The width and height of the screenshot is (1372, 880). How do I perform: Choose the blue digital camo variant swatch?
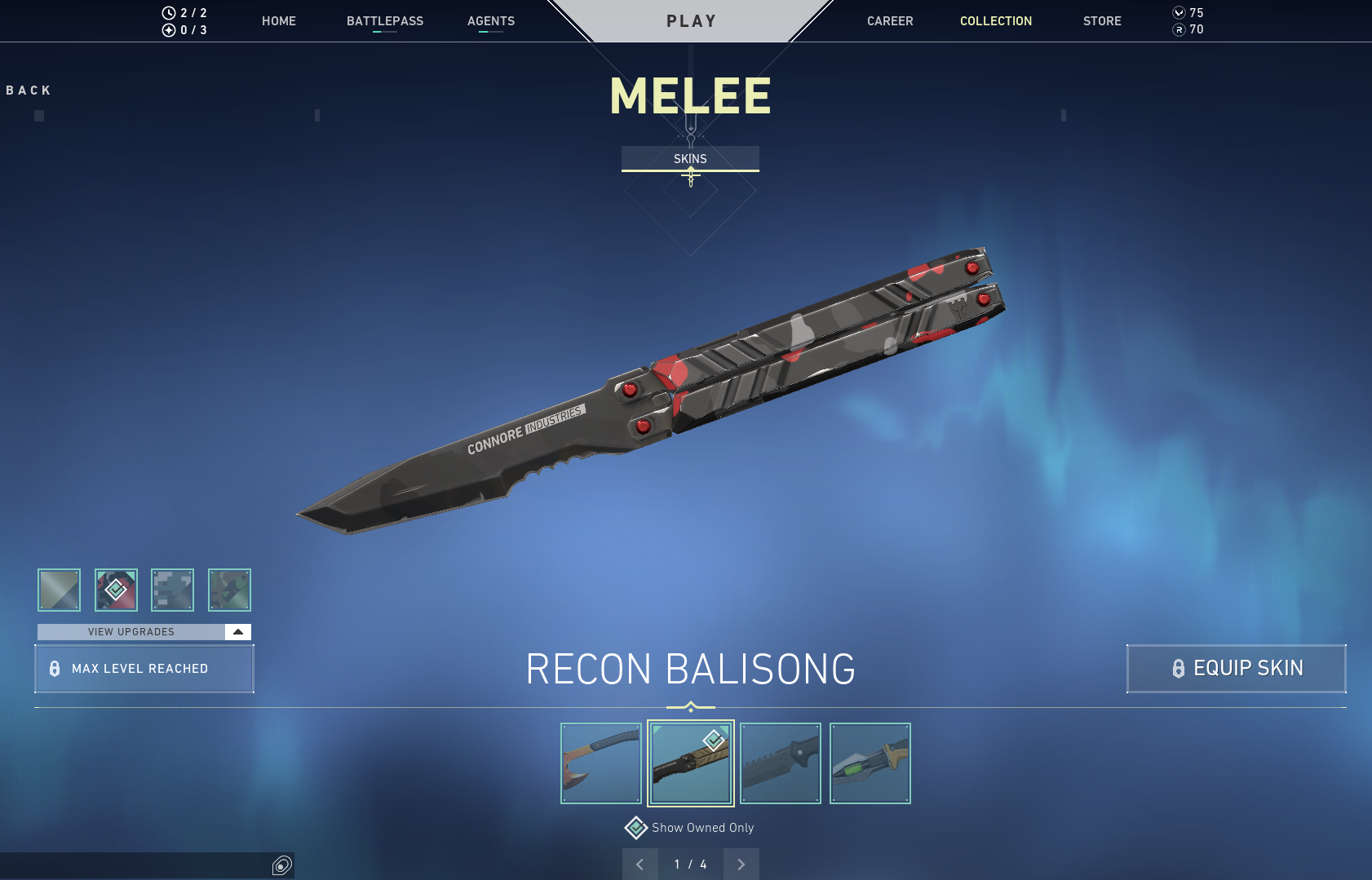(x=172, y=590)
